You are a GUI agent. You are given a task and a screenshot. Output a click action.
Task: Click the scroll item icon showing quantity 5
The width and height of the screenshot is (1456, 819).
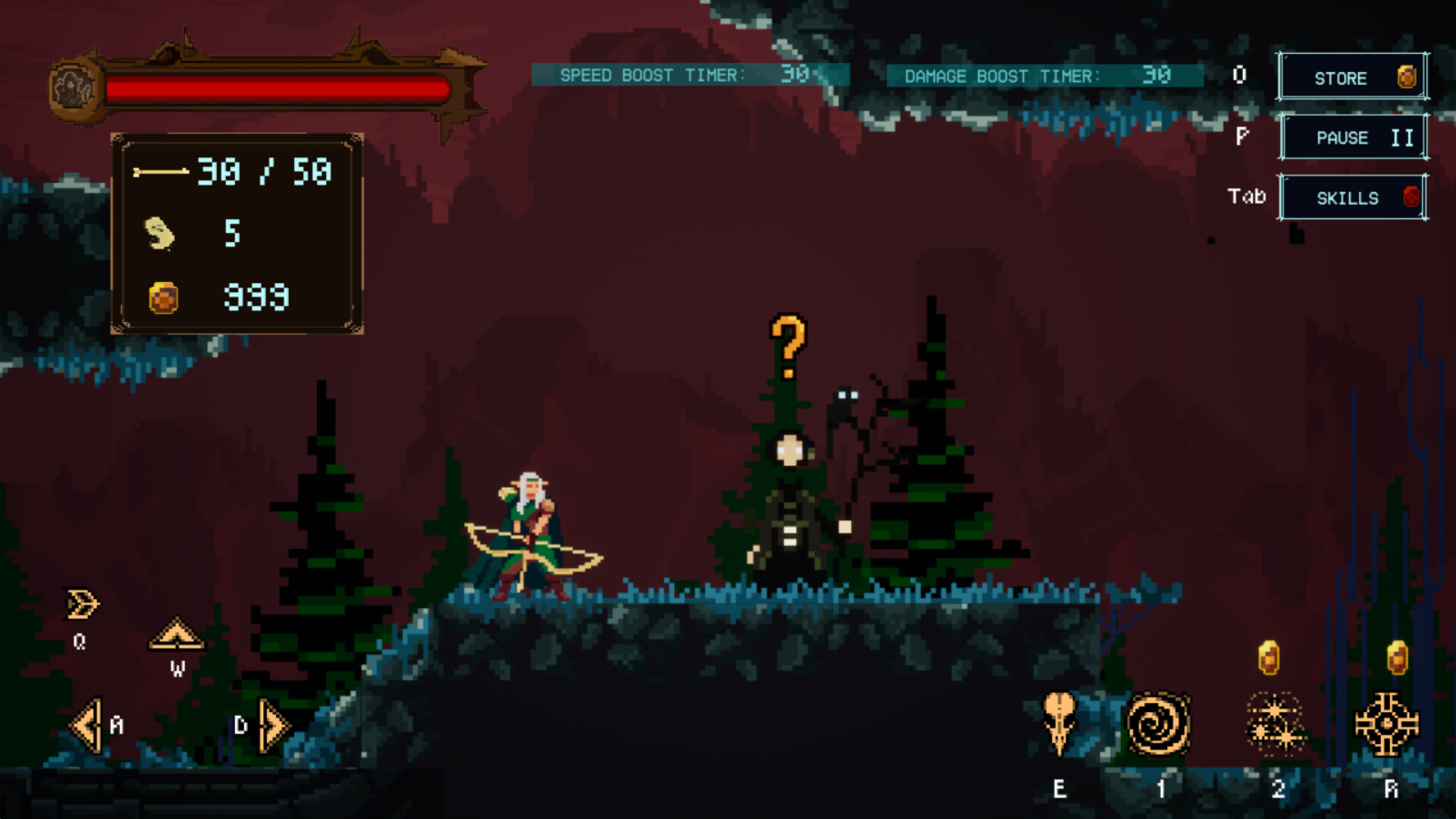(159, 231)
